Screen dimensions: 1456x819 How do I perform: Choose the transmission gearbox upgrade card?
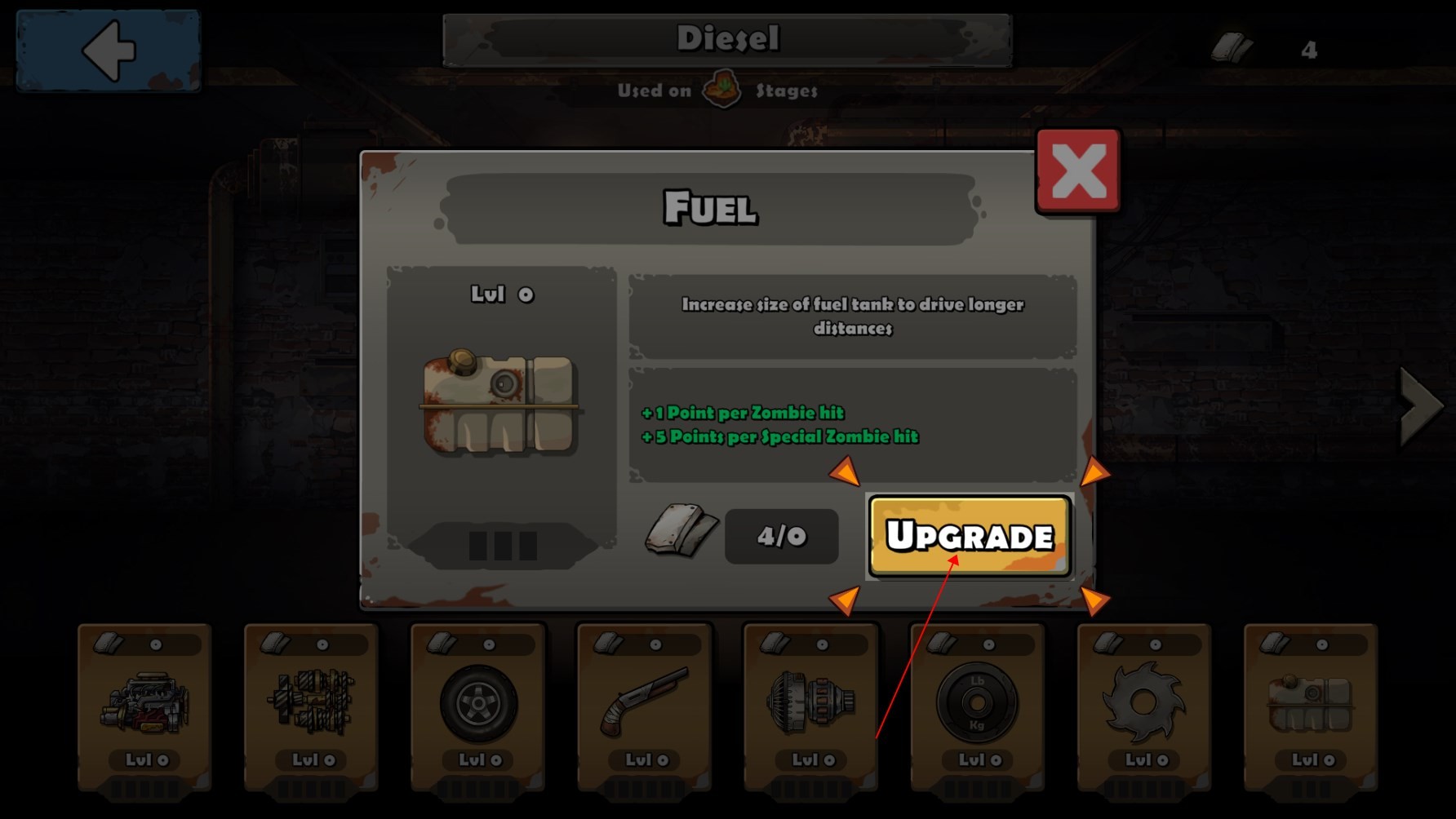point(311,706)
